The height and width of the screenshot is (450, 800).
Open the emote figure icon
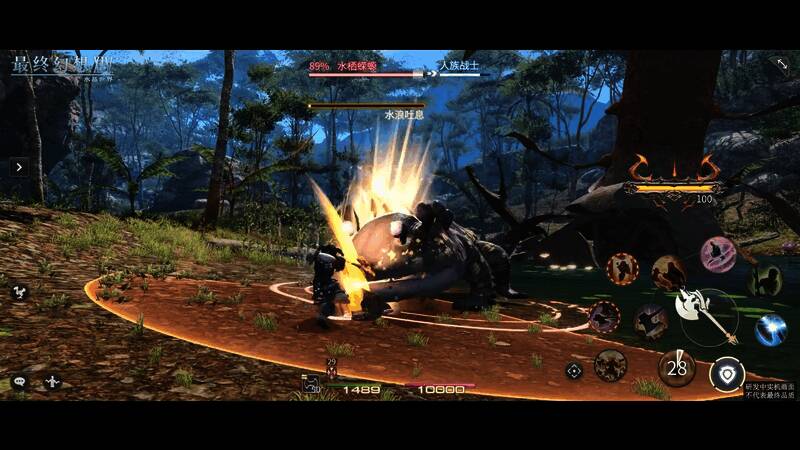(x=52, y=381)
